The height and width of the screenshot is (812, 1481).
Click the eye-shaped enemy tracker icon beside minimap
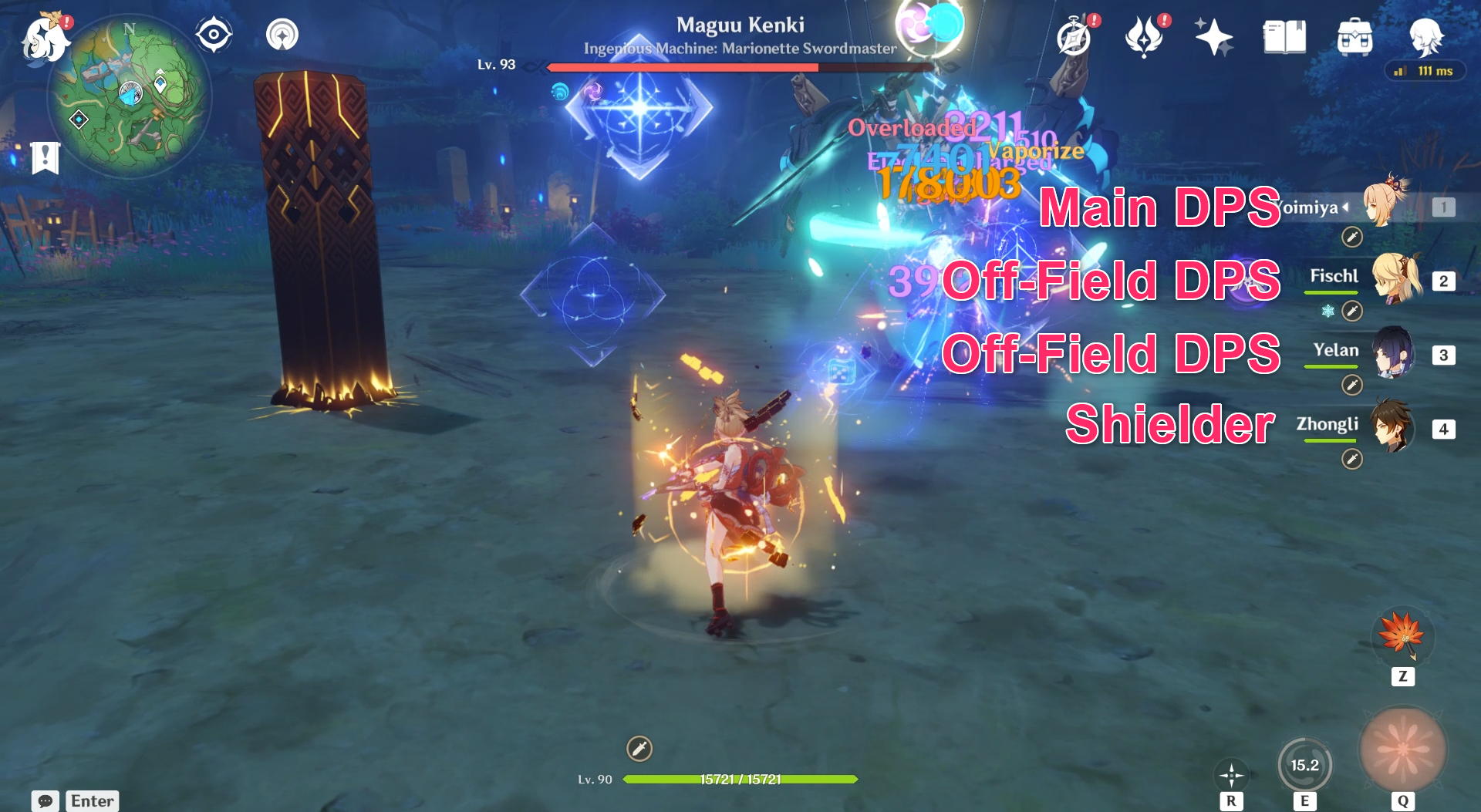point(214,35)
